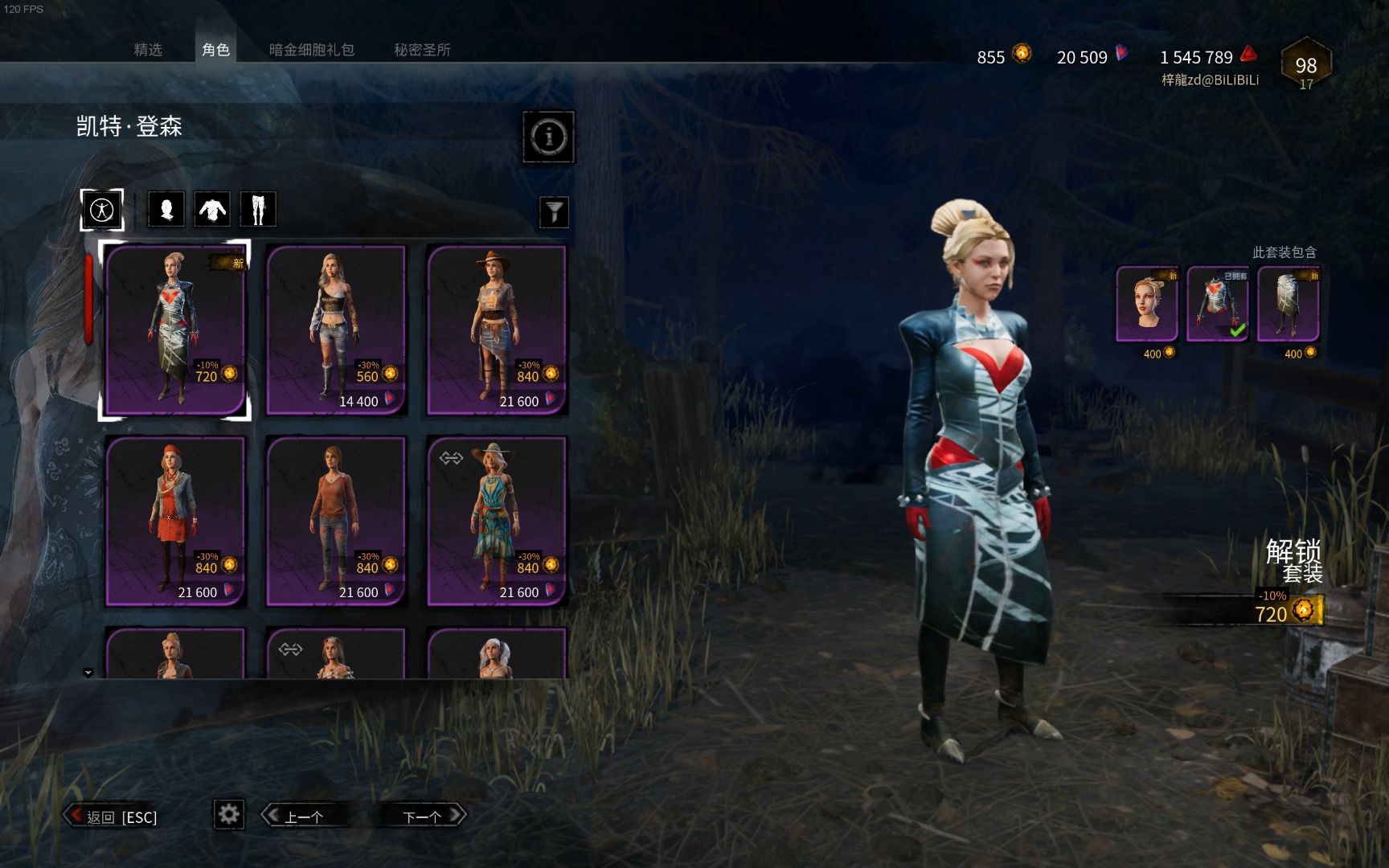This screenshot has width=1389, height=868.
Task: Open the funnel filter options
Action: (554, 212)
